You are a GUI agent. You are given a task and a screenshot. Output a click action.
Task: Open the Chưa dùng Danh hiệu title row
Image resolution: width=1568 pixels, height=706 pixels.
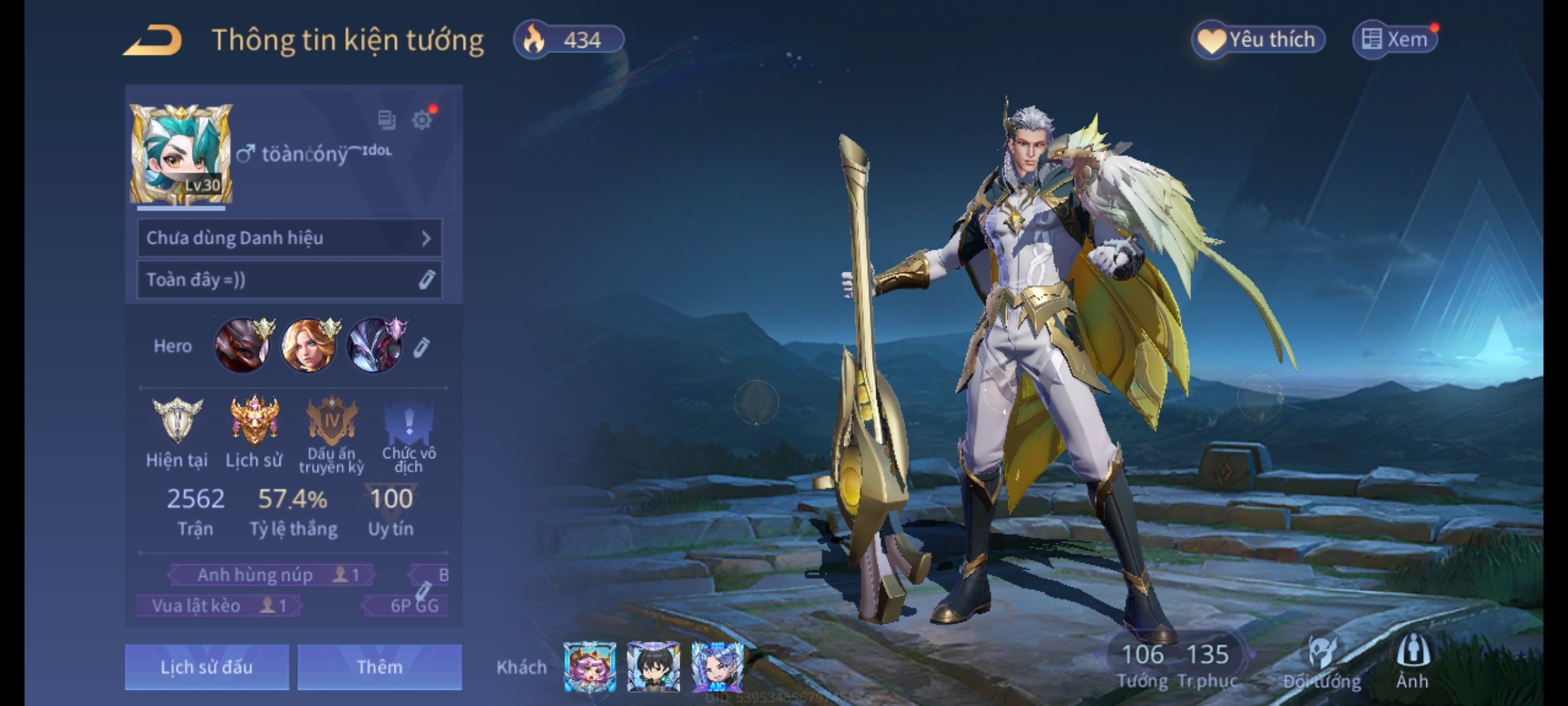[x=289, y=238]
